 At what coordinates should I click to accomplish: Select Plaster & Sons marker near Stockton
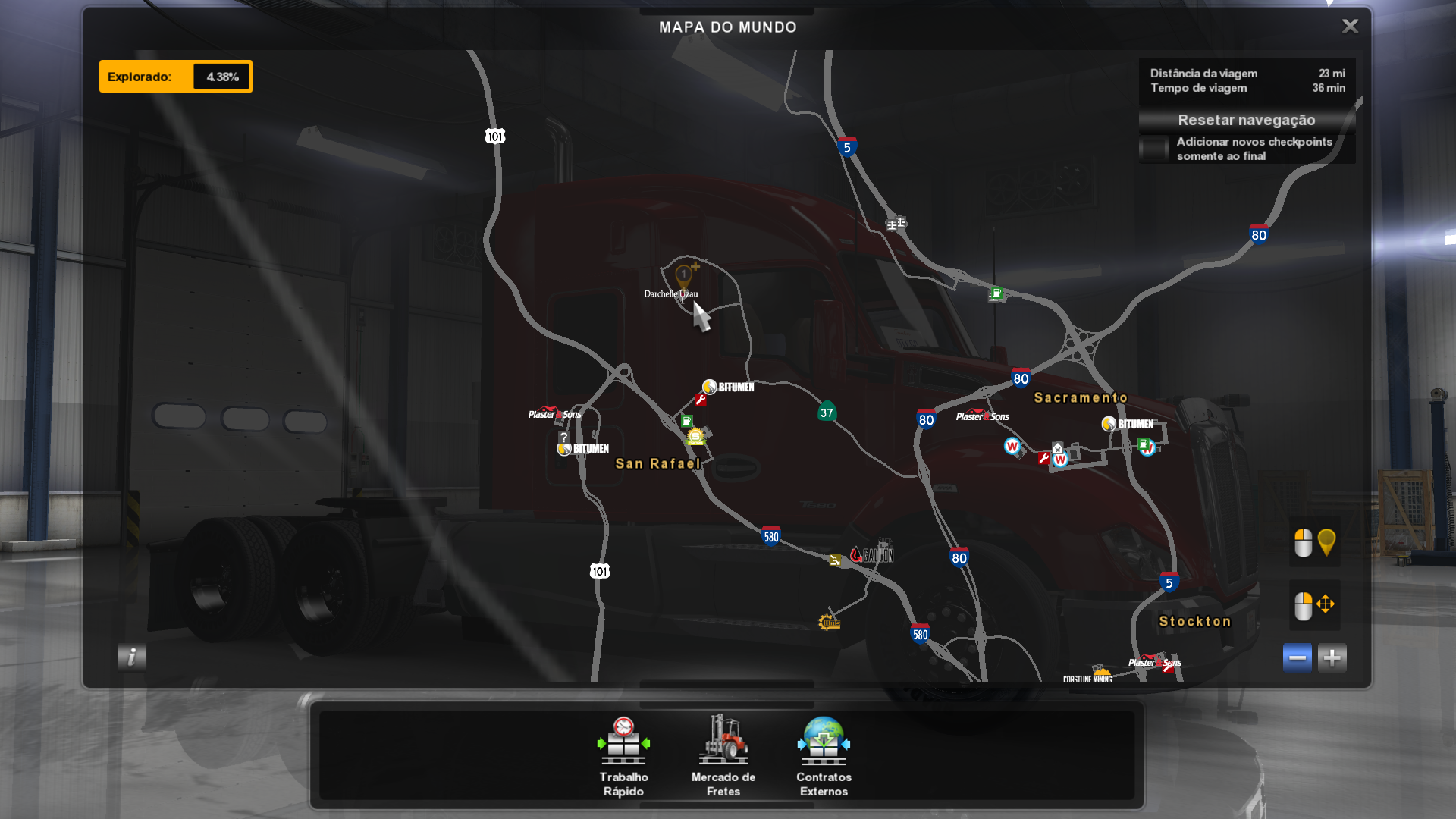1154,663
